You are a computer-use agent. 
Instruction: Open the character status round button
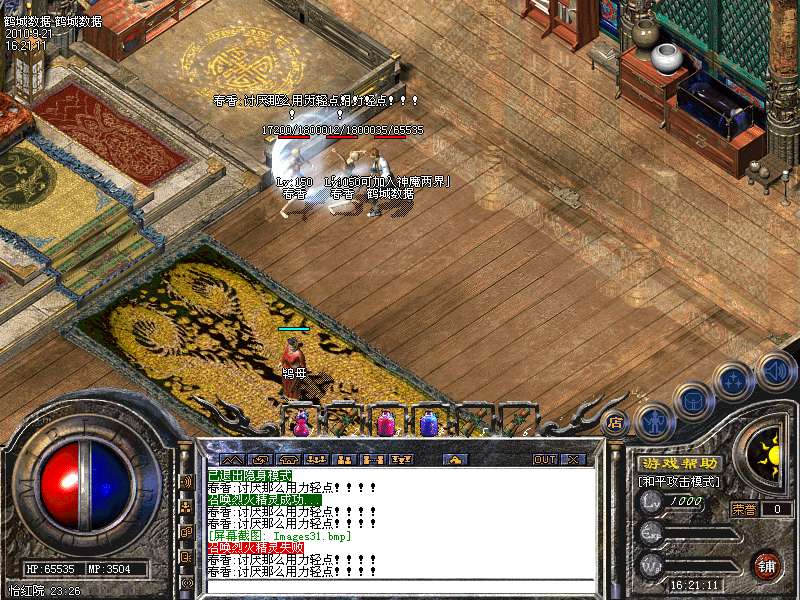(x=653, y=423)
